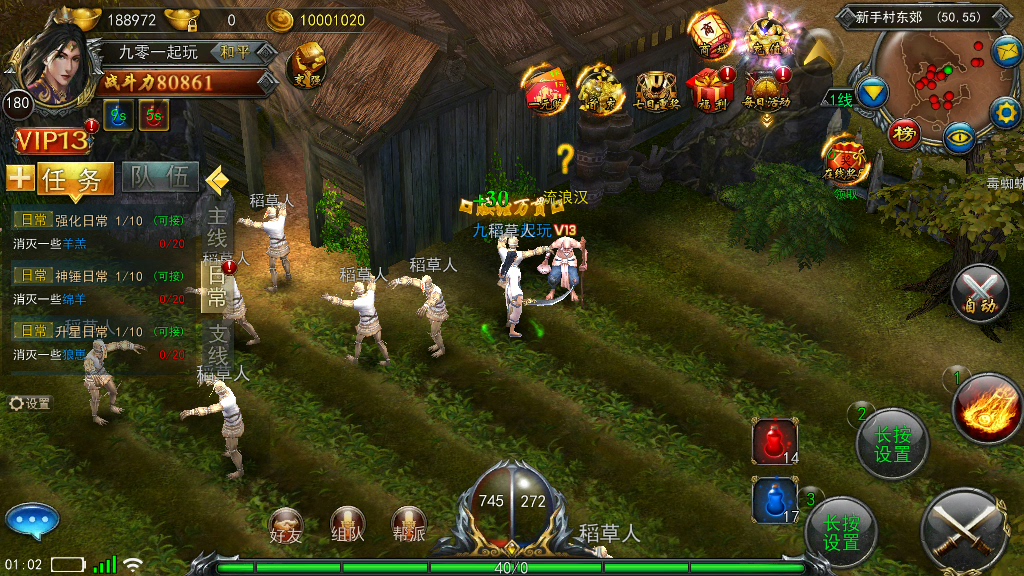Screen dimensions: 1024x576
Task: Open the 商城 shop icon
Action: click(x=709, y=35)
